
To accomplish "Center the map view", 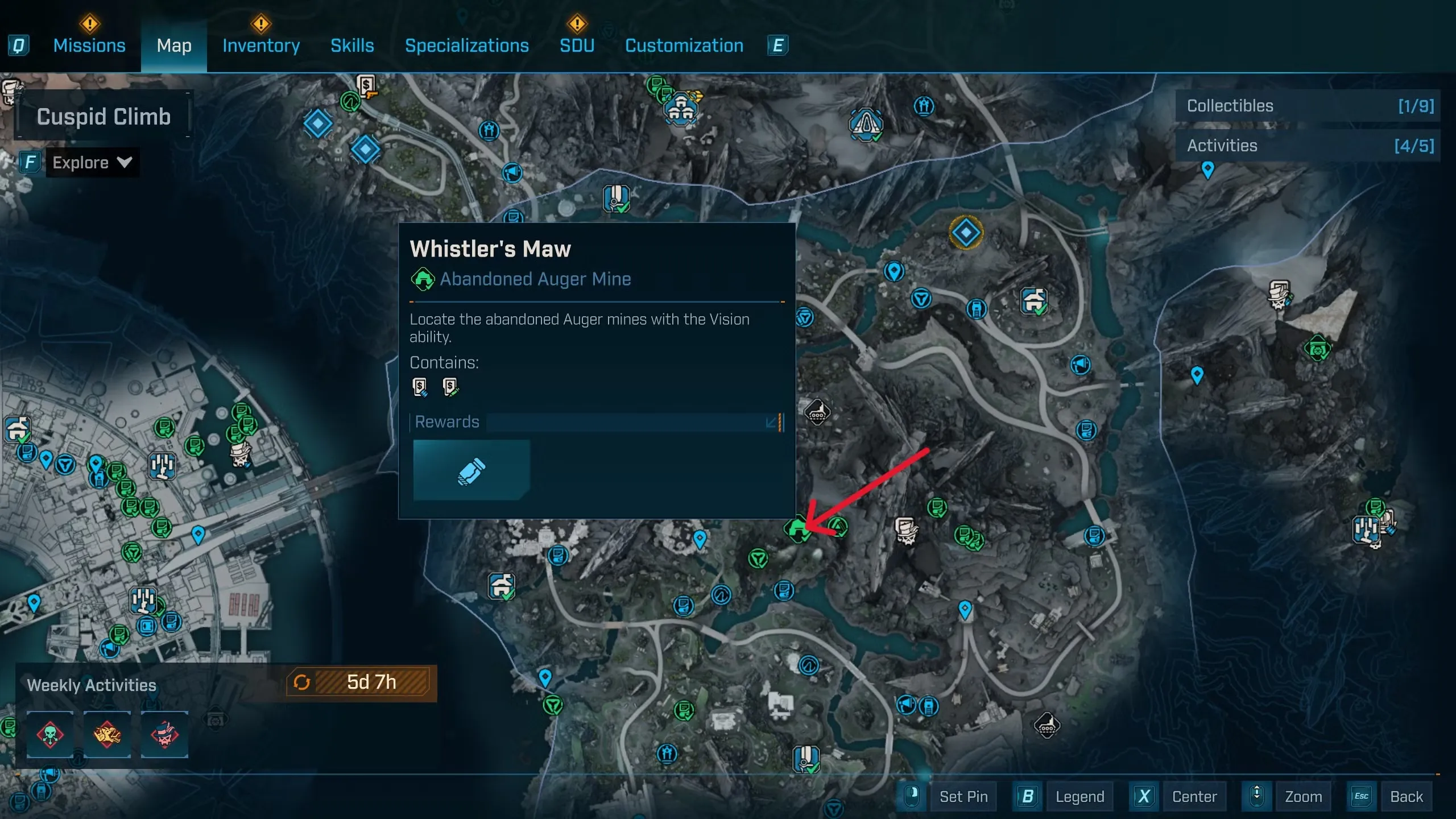I will (x=1194, y=797).
